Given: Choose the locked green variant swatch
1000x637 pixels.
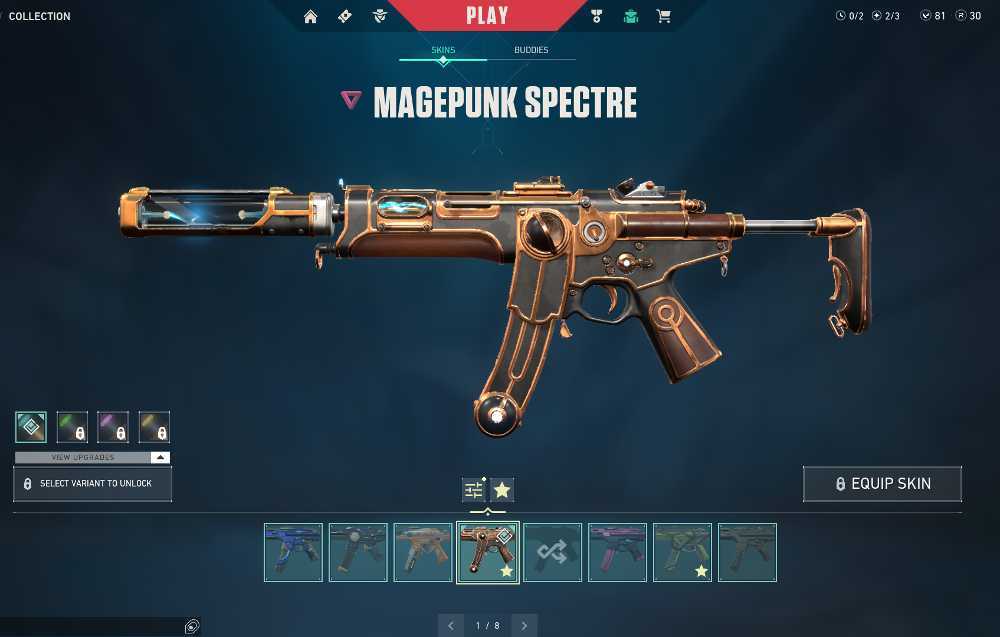Looking at the screenshot, I should (72, 427).
